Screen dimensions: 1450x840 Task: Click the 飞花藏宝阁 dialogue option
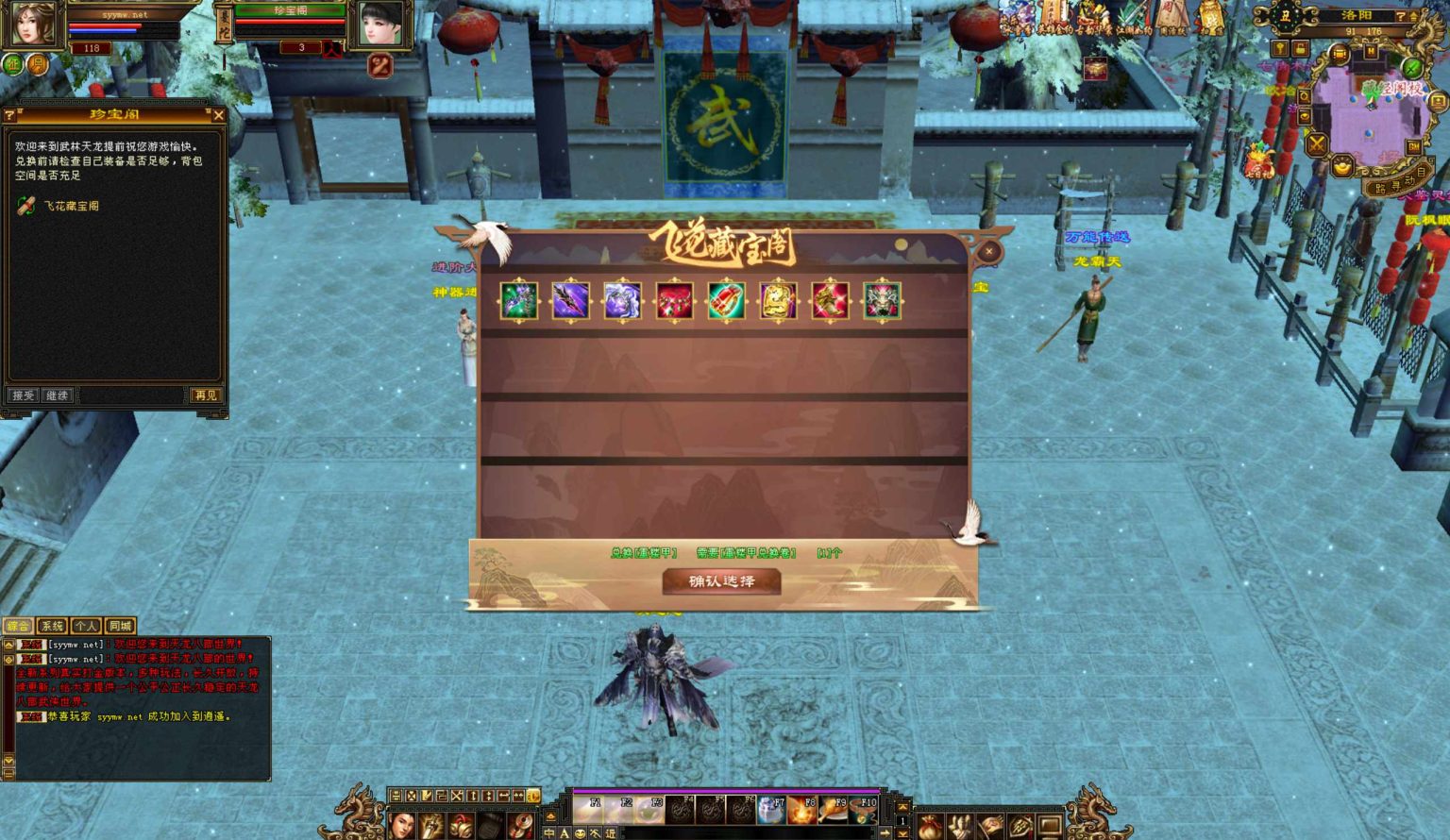point(71,206)
